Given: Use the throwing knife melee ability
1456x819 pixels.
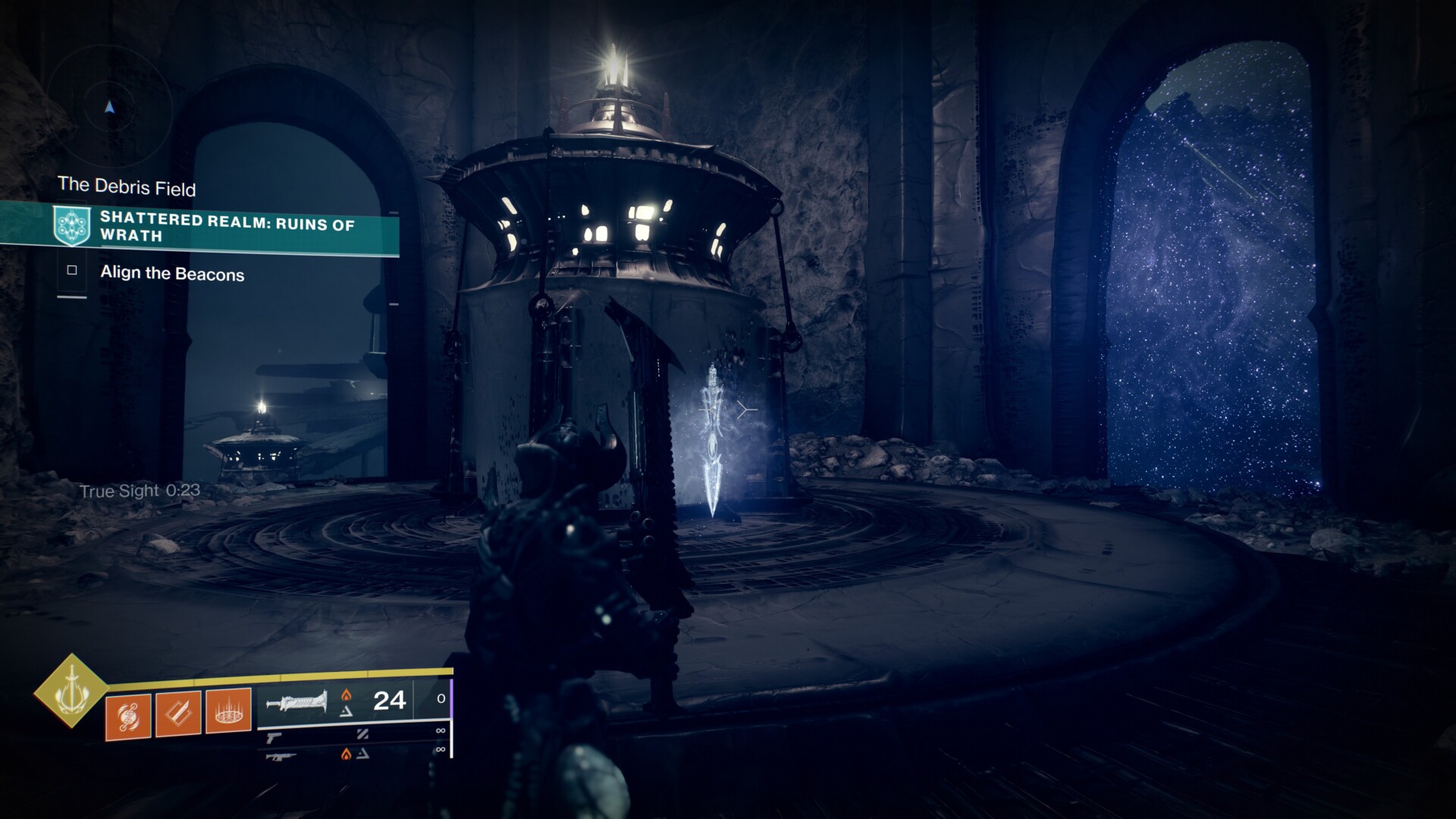Looking at the screenshot, I should (178, 714).
